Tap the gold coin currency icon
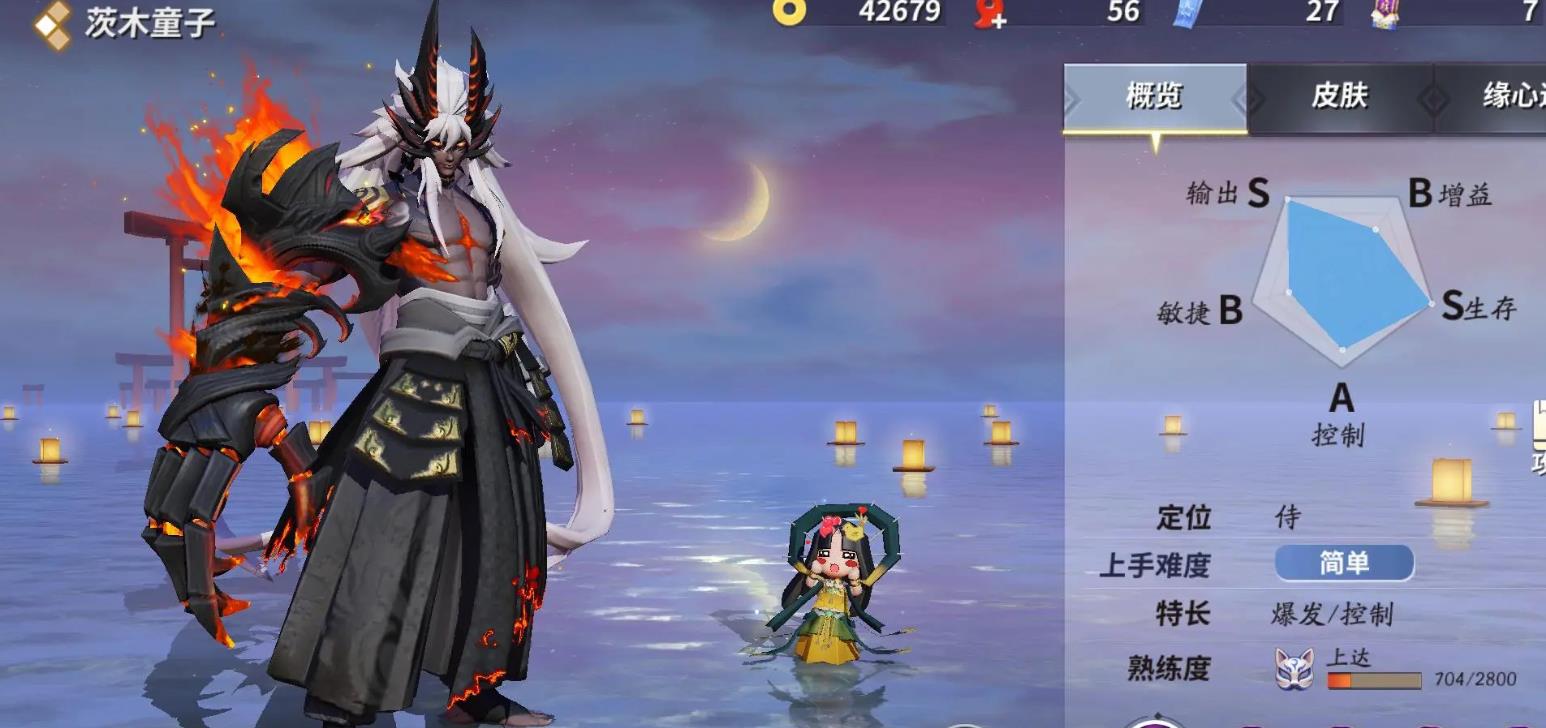Viewport: 1546px width, 728px height. point(789,12)
